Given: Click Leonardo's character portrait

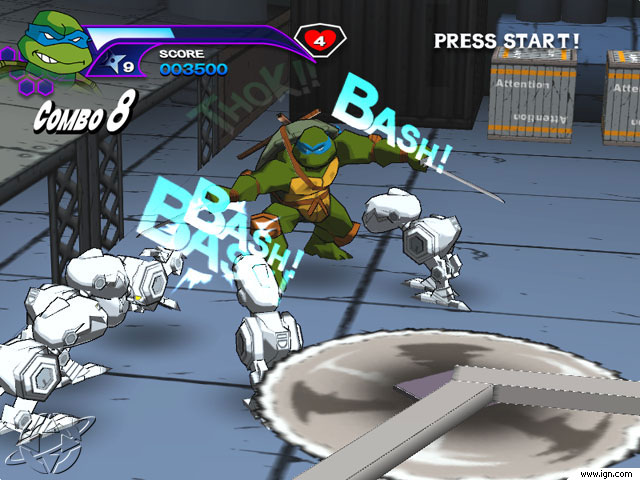Looking at the screenshot, I should 50,44.
